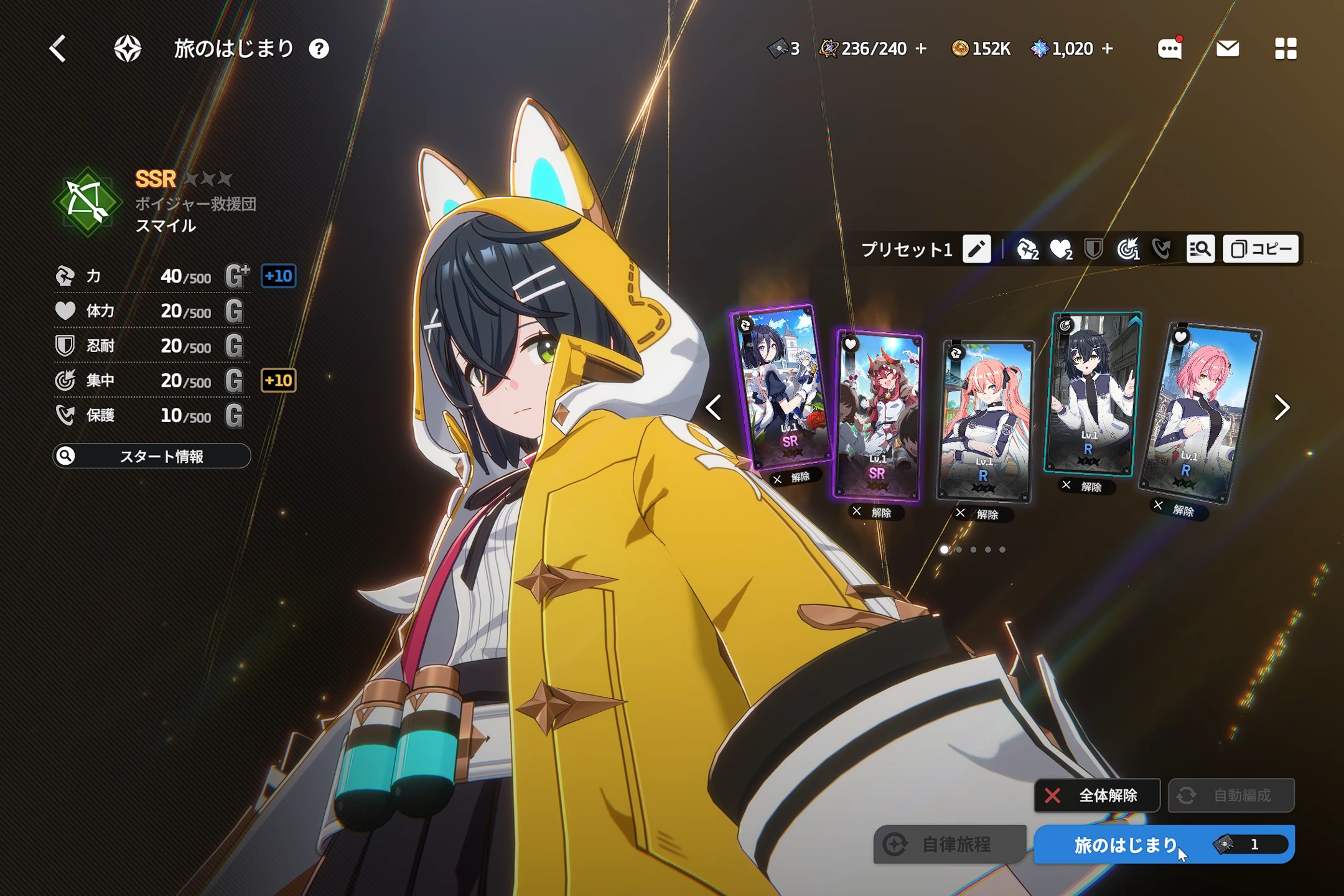Open the grid menu icon at top right
Image resolution: width=1344 pixels, height=896 pixels.
tap(1286, 49)
